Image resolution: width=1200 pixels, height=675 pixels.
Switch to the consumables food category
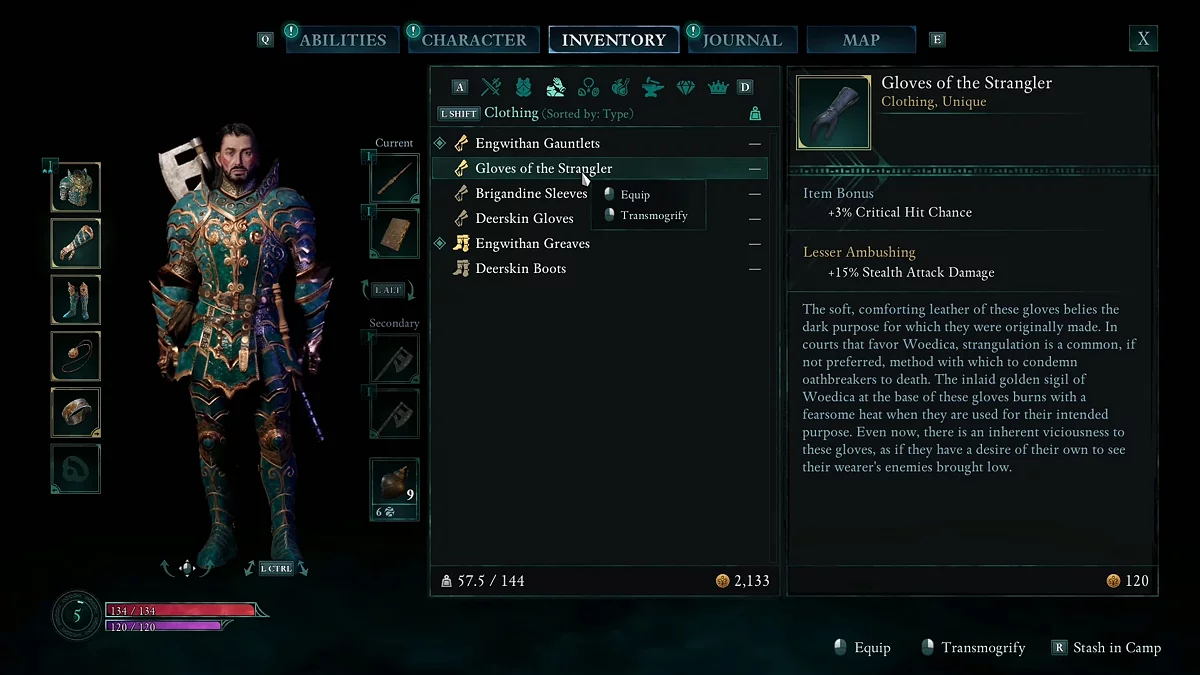click(620, 87)
